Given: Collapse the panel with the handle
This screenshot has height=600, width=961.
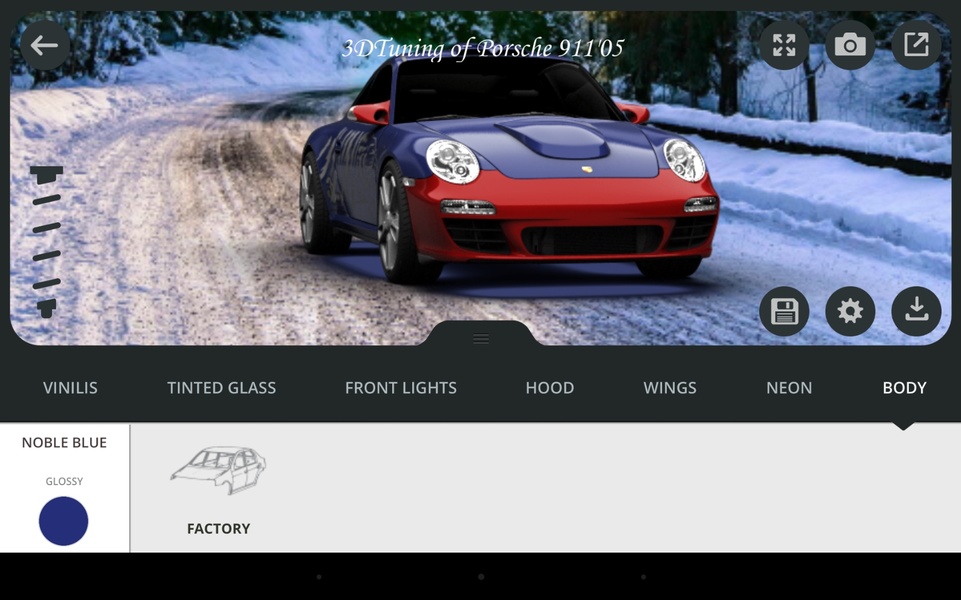Looking at the screenshot, I should (x=481, y=338).
